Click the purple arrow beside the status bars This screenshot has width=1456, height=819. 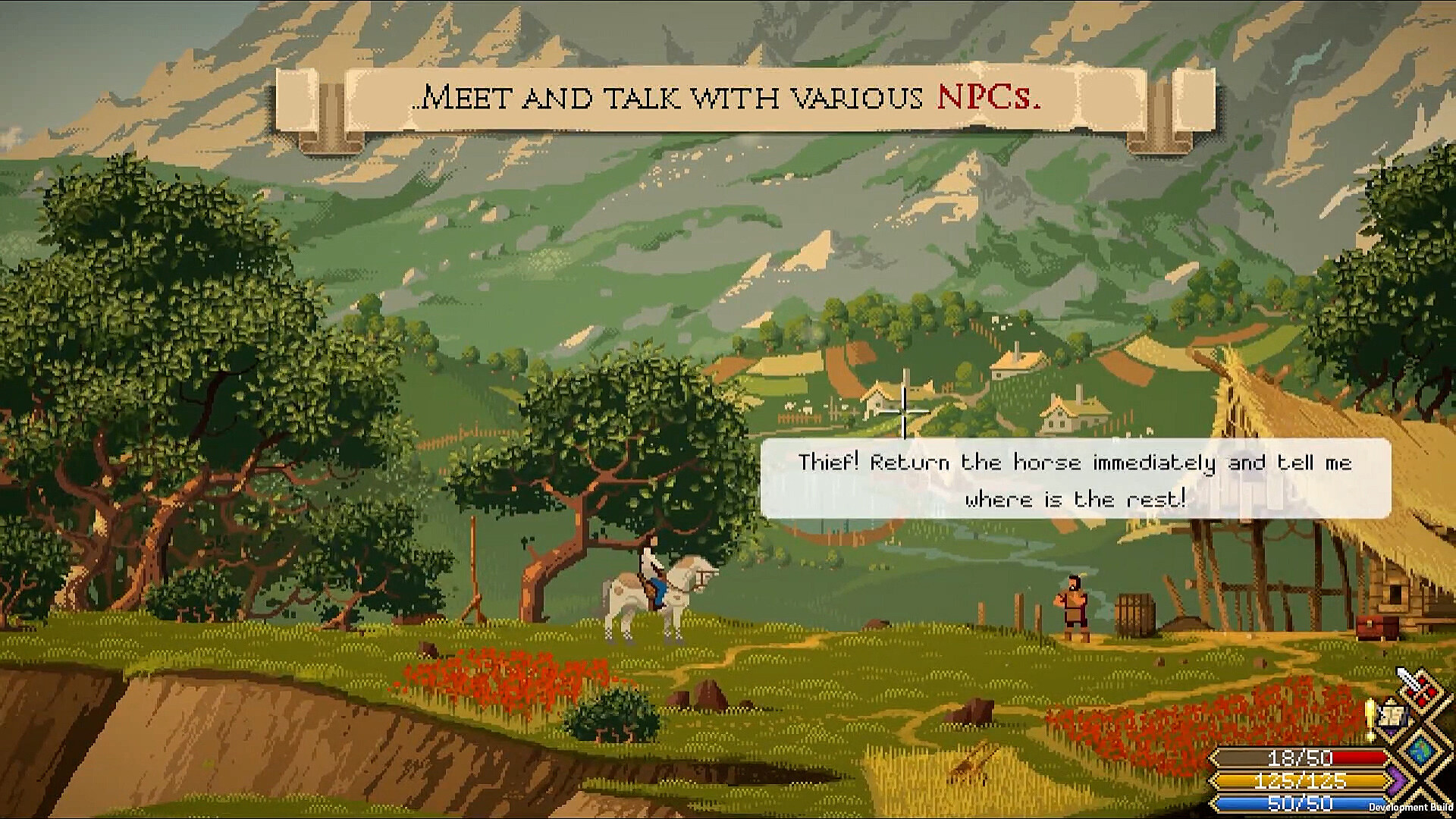click(x=1396, y=779)
